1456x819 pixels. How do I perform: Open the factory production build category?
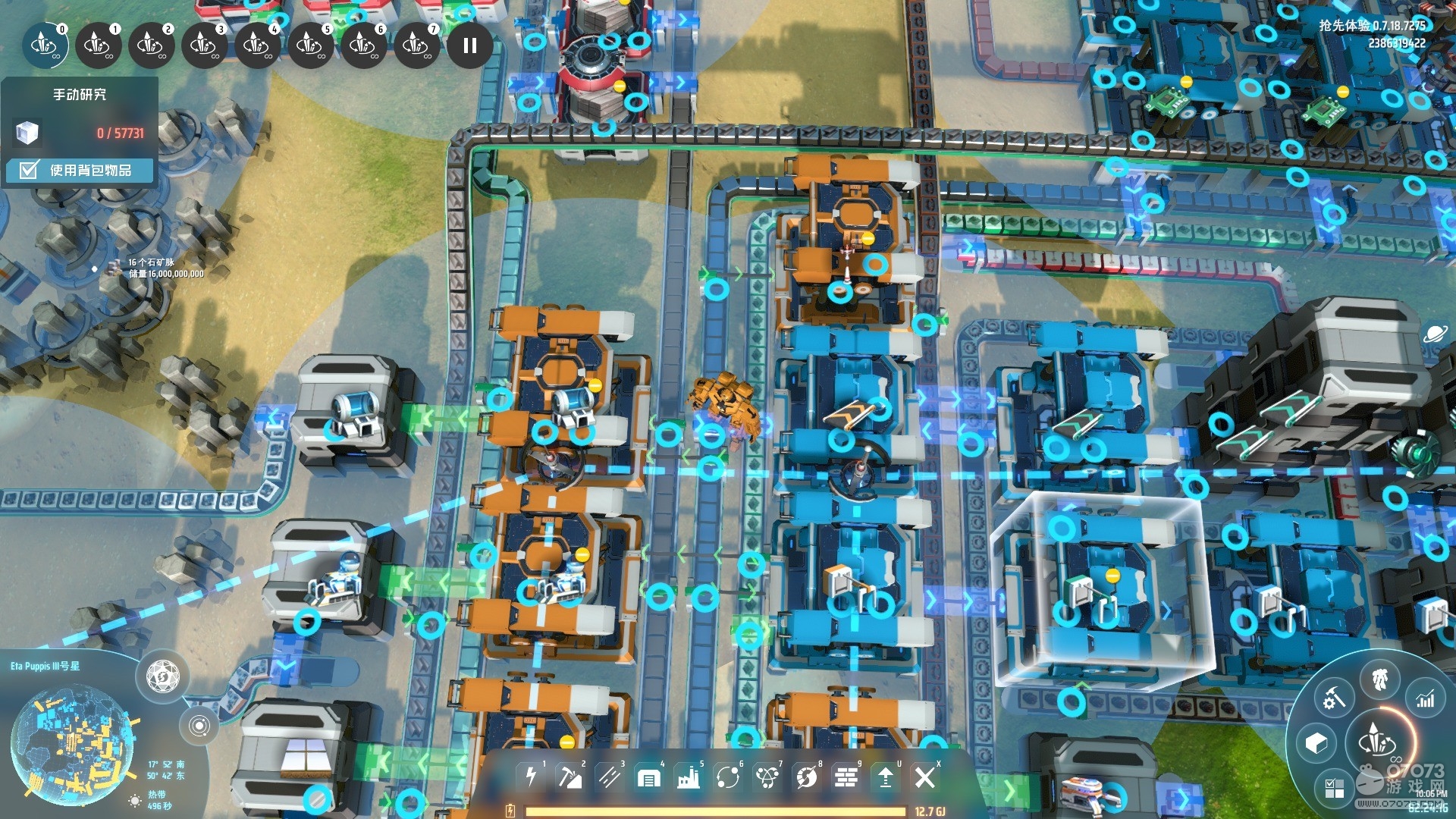coord(688,777)
